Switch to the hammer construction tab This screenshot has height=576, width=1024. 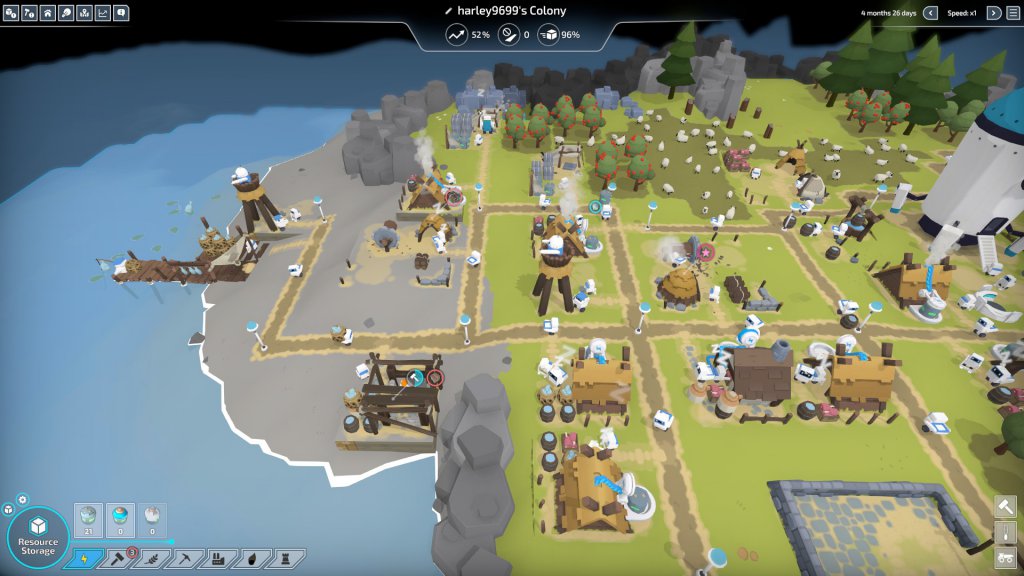point(116,559)
